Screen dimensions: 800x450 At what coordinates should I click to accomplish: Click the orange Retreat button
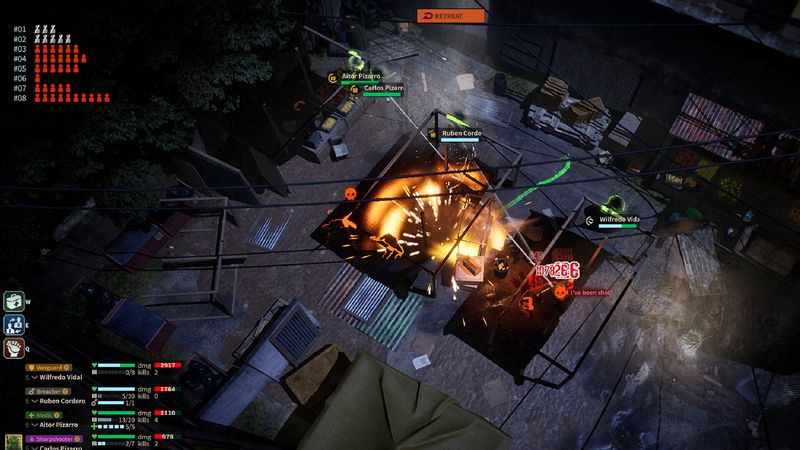(451, 15)
